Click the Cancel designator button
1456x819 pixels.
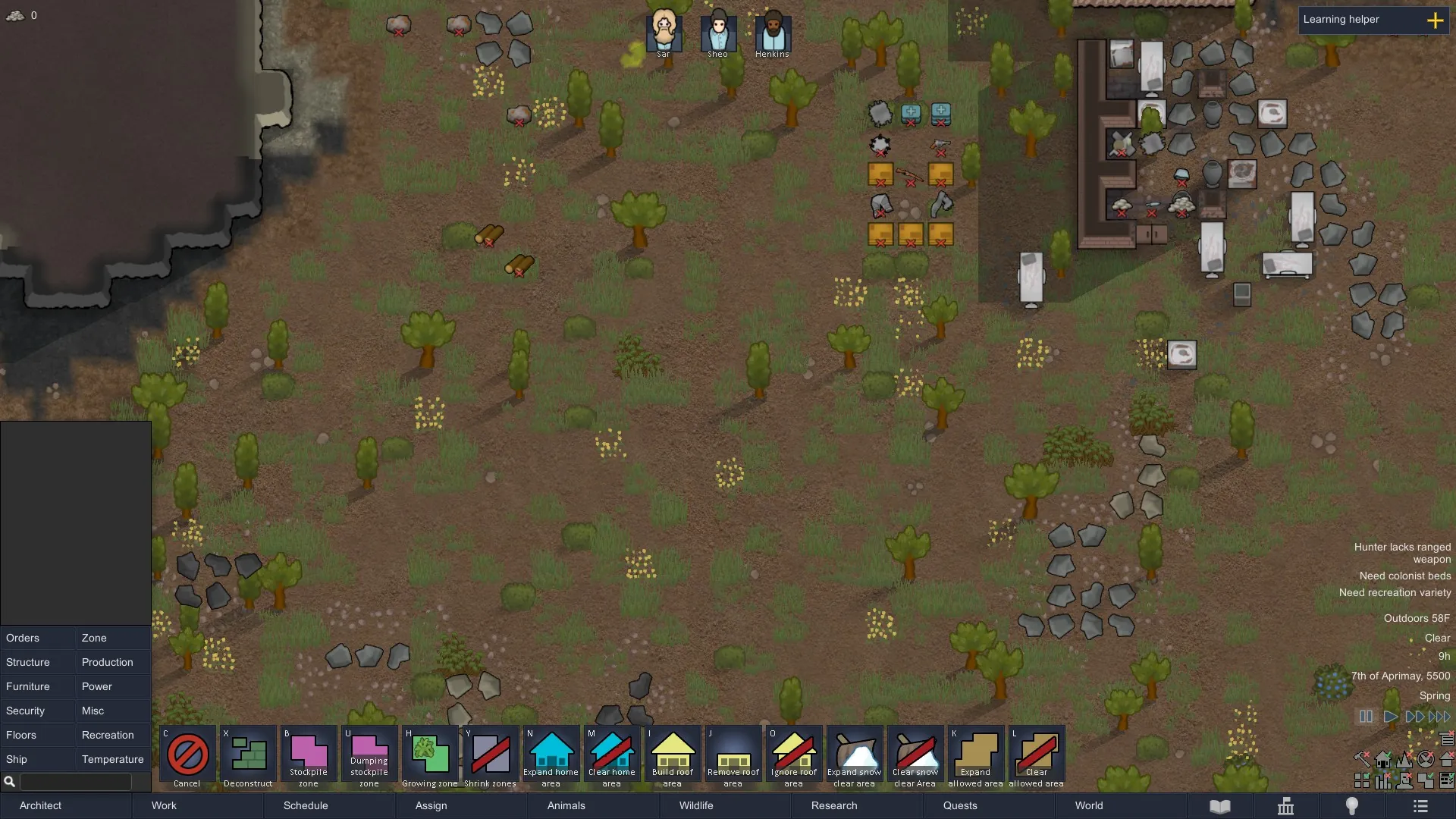pos(187,757)
